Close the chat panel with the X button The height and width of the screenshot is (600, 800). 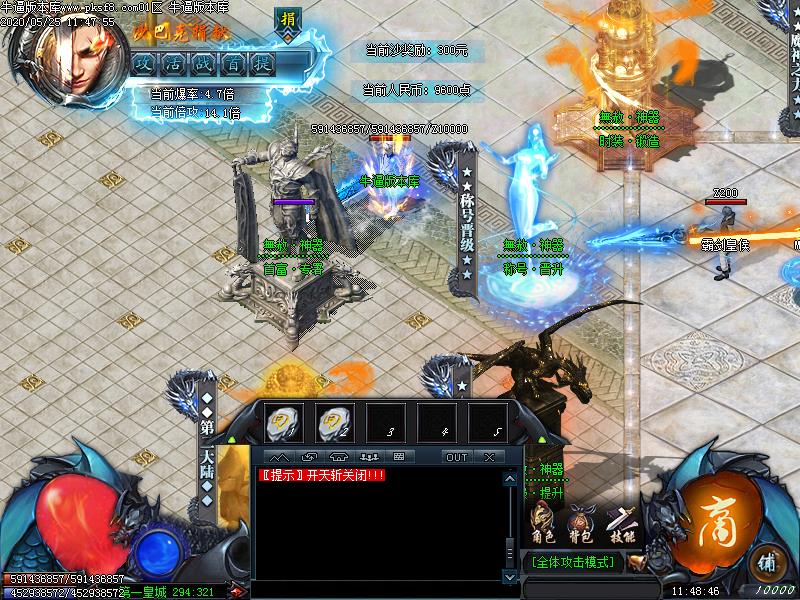click(x=488, y=457)
